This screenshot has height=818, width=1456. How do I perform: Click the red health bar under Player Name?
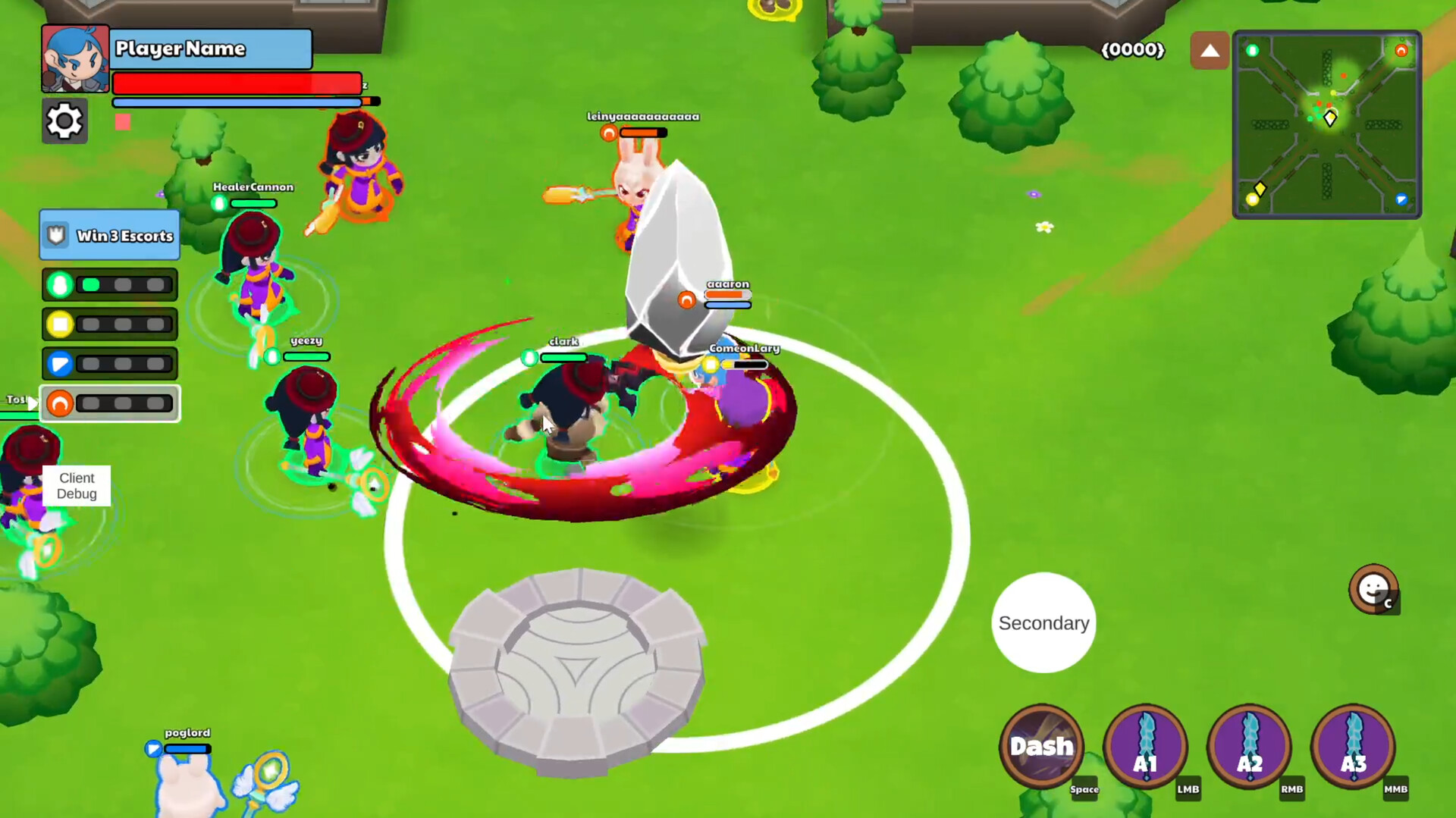(x=236, y=82)
